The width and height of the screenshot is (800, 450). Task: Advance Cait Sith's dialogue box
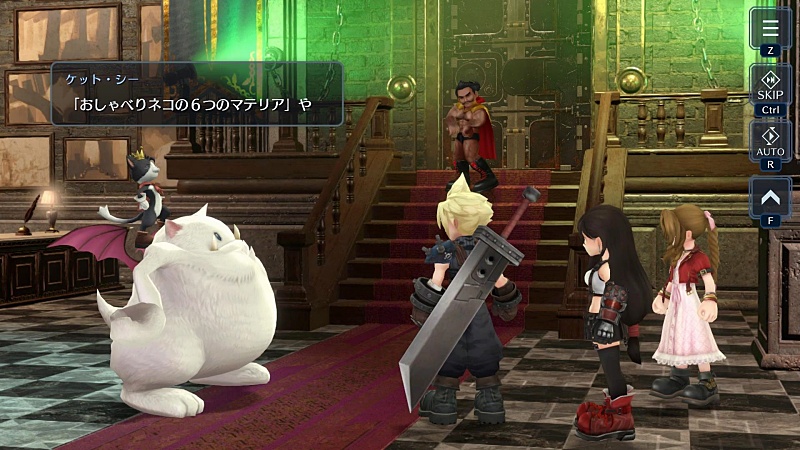[x=197, y=94]
